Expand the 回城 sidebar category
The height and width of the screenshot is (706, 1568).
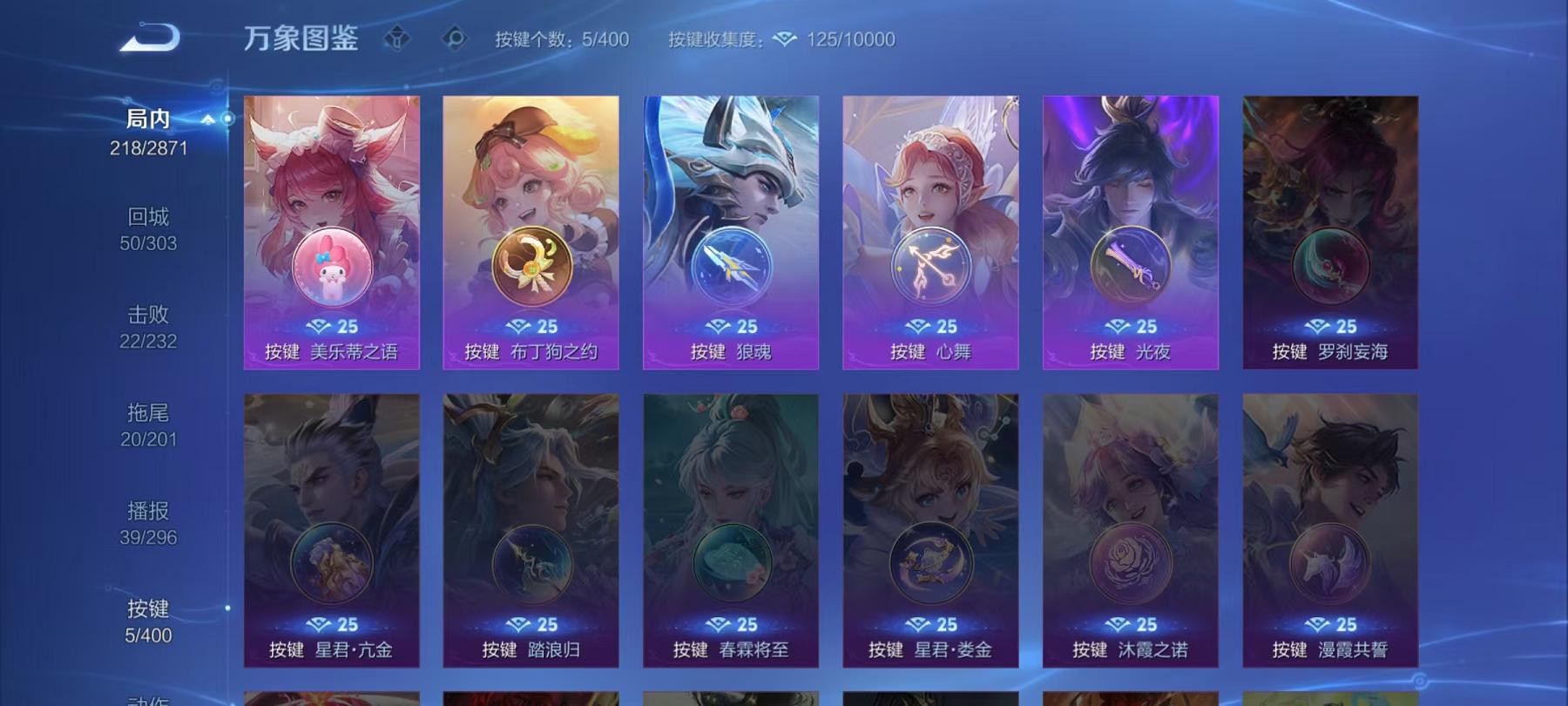click(x=146, y=216)
